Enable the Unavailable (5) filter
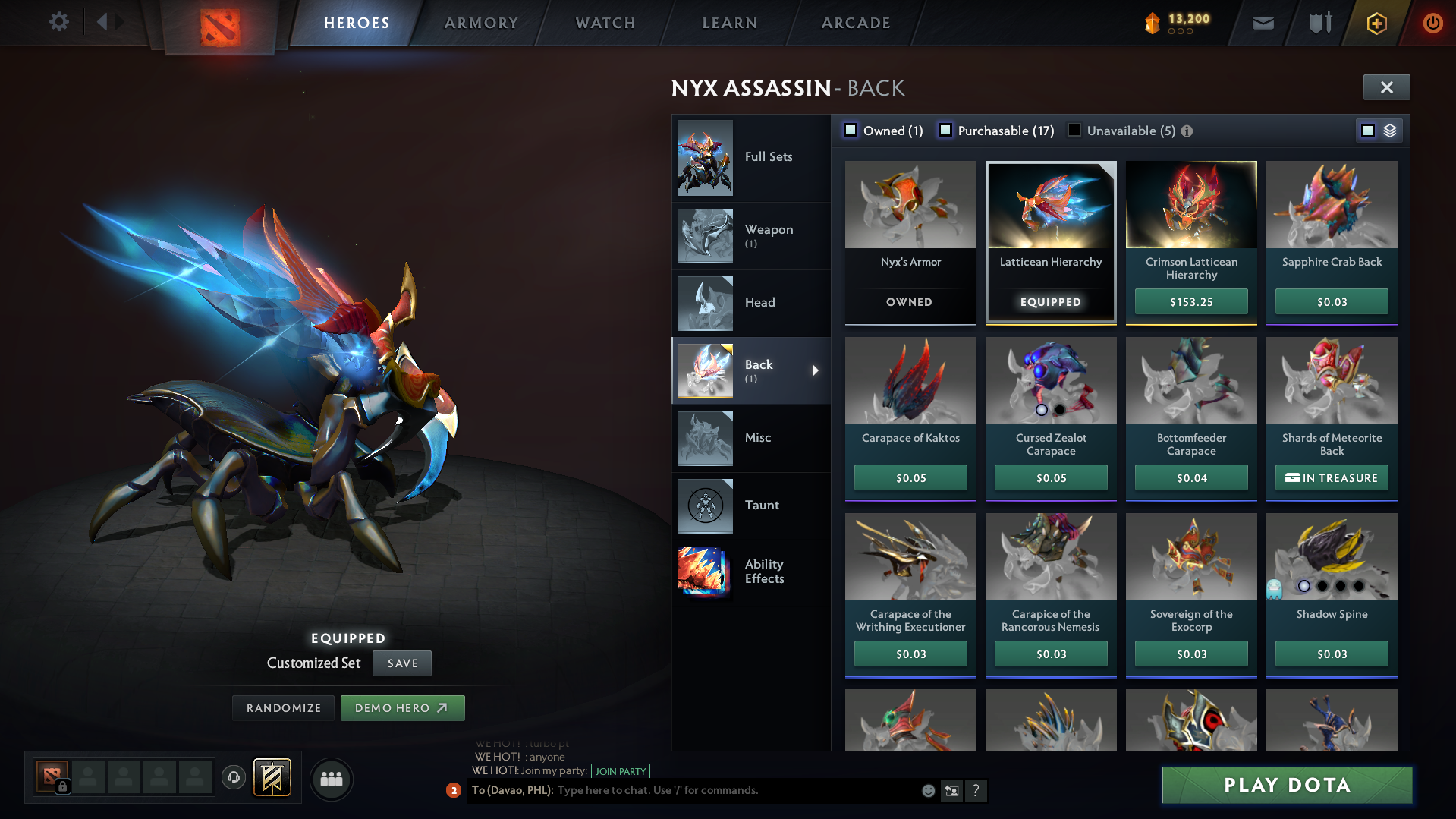This screenshot has height=819, width=1456. (x=1074, y=130)
